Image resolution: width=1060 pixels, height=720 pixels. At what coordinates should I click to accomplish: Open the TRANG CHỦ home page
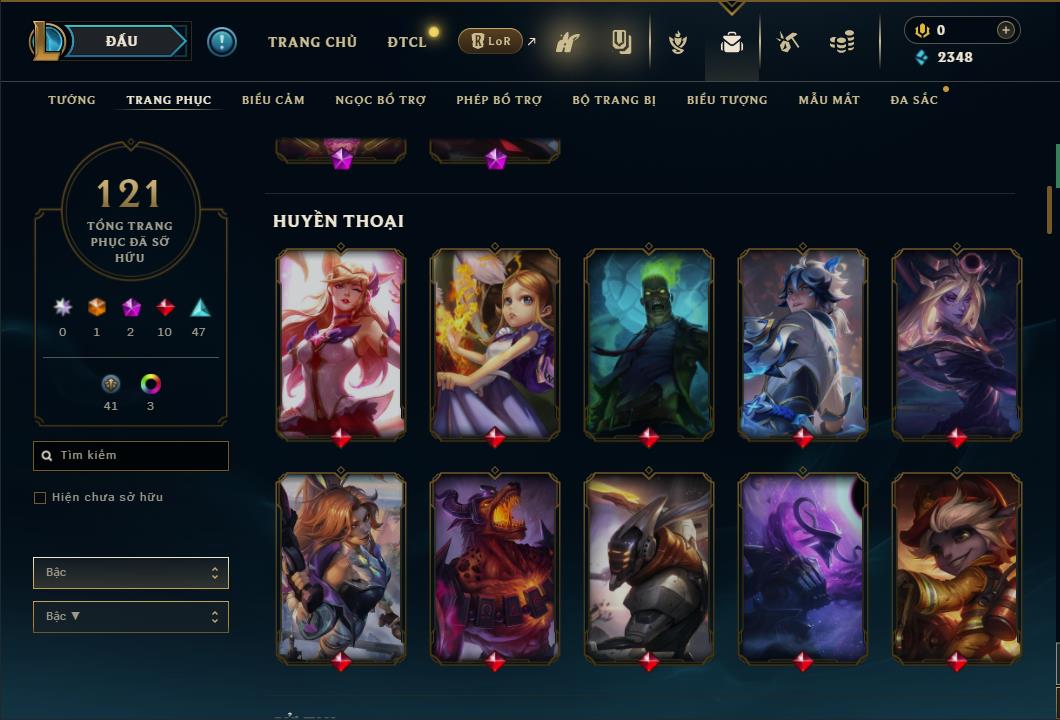312,42
